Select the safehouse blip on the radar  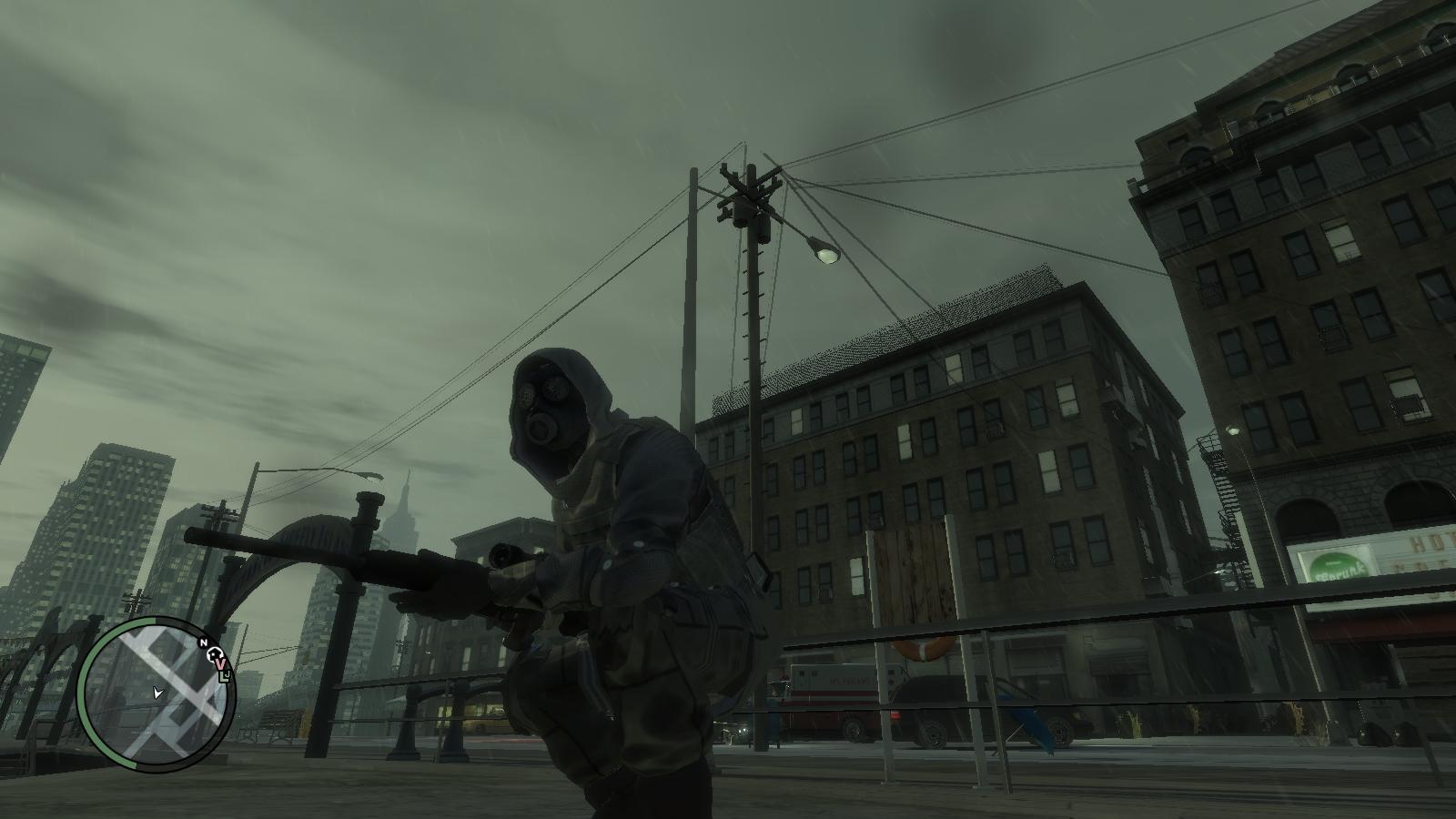click(x=213, y=652)
